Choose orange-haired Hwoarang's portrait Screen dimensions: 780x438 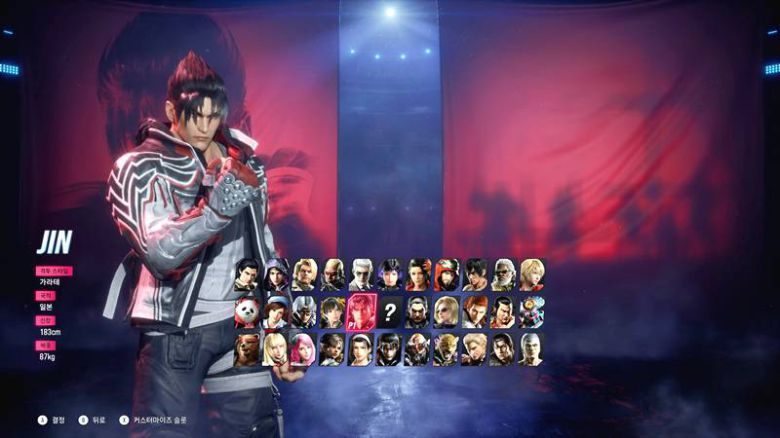[475, 312]
